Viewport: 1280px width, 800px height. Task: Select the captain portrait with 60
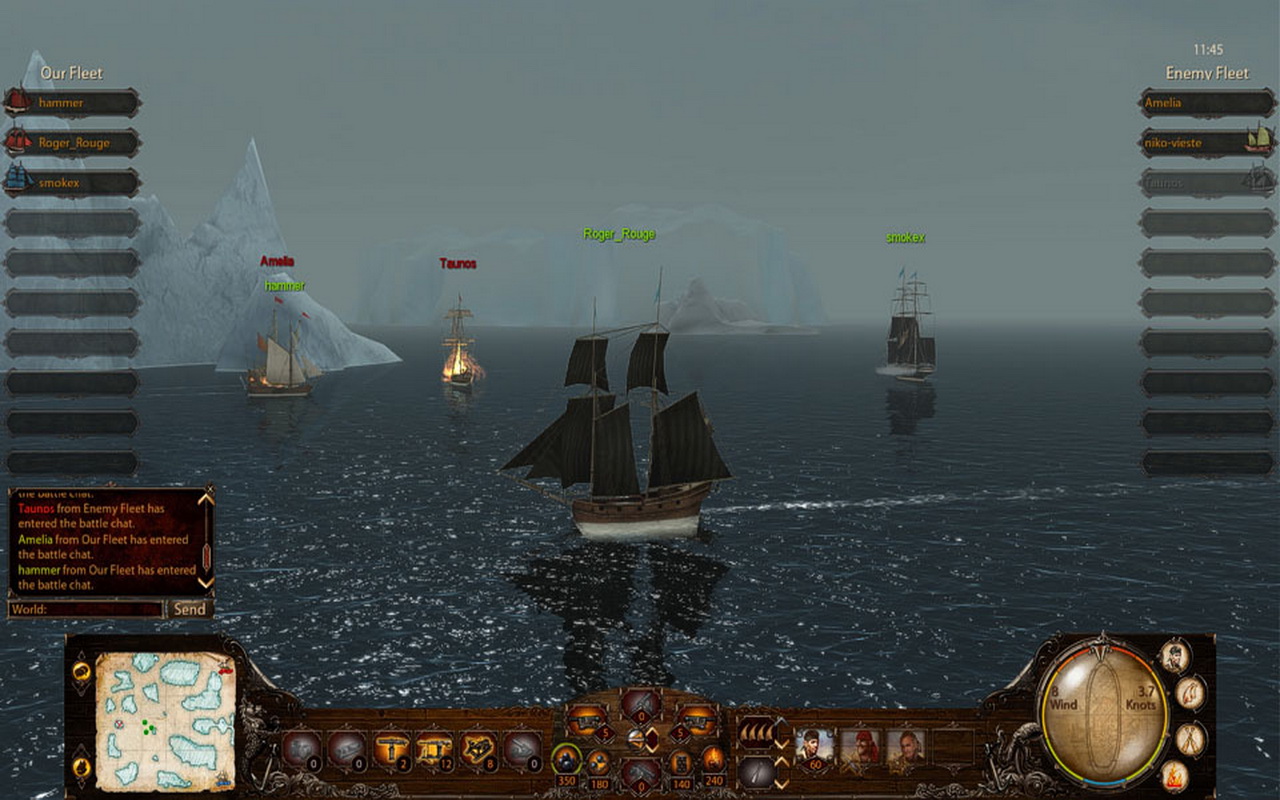[x=814, y=745]
